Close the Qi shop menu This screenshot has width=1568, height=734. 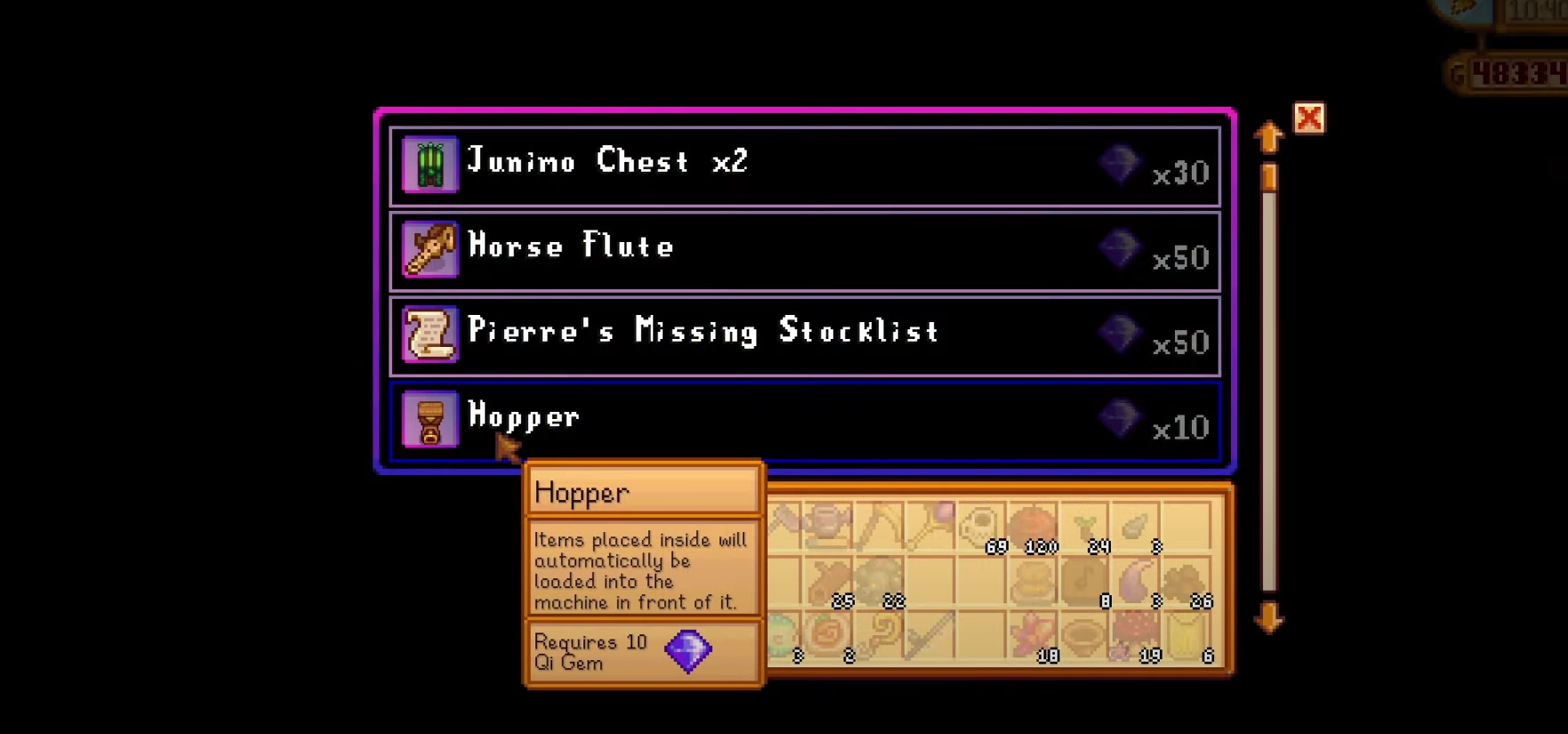[1309, 117]
